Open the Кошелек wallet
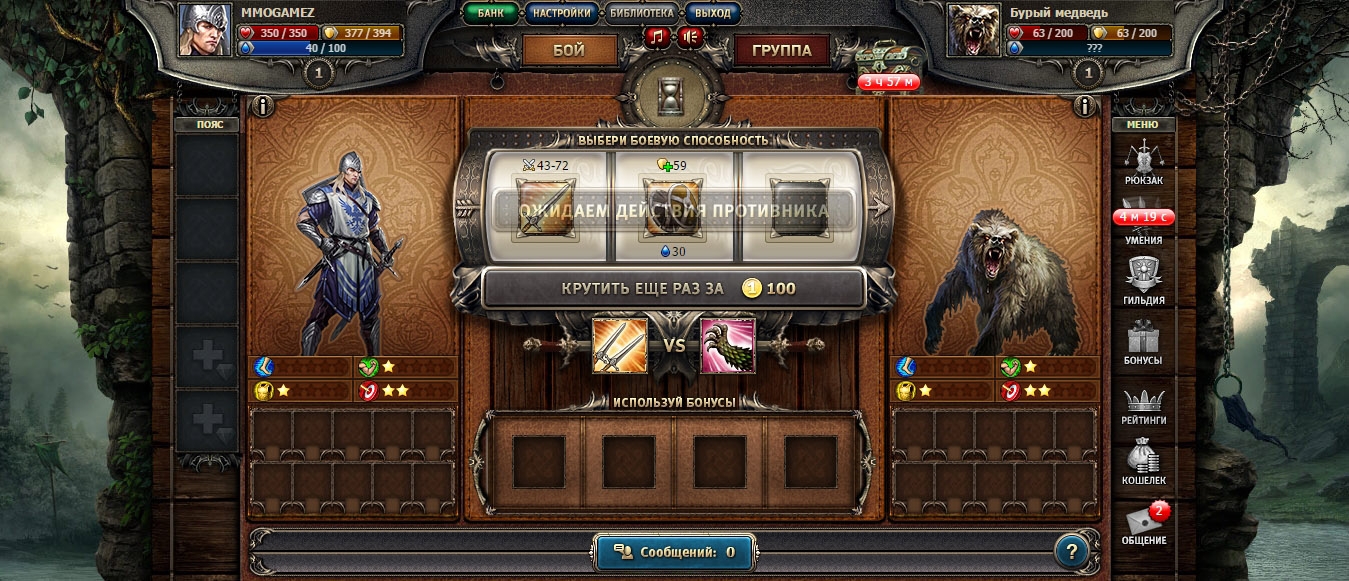This screenshot has height=581, width=1349. pyautogui.click(x=1143, y=463)
